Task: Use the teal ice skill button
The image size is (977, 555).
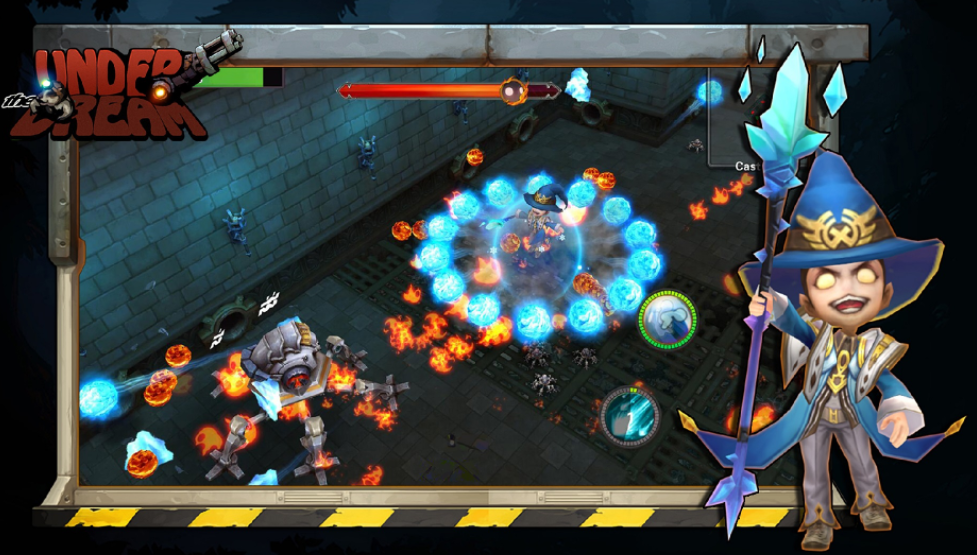Action: (x=630, y=414)
